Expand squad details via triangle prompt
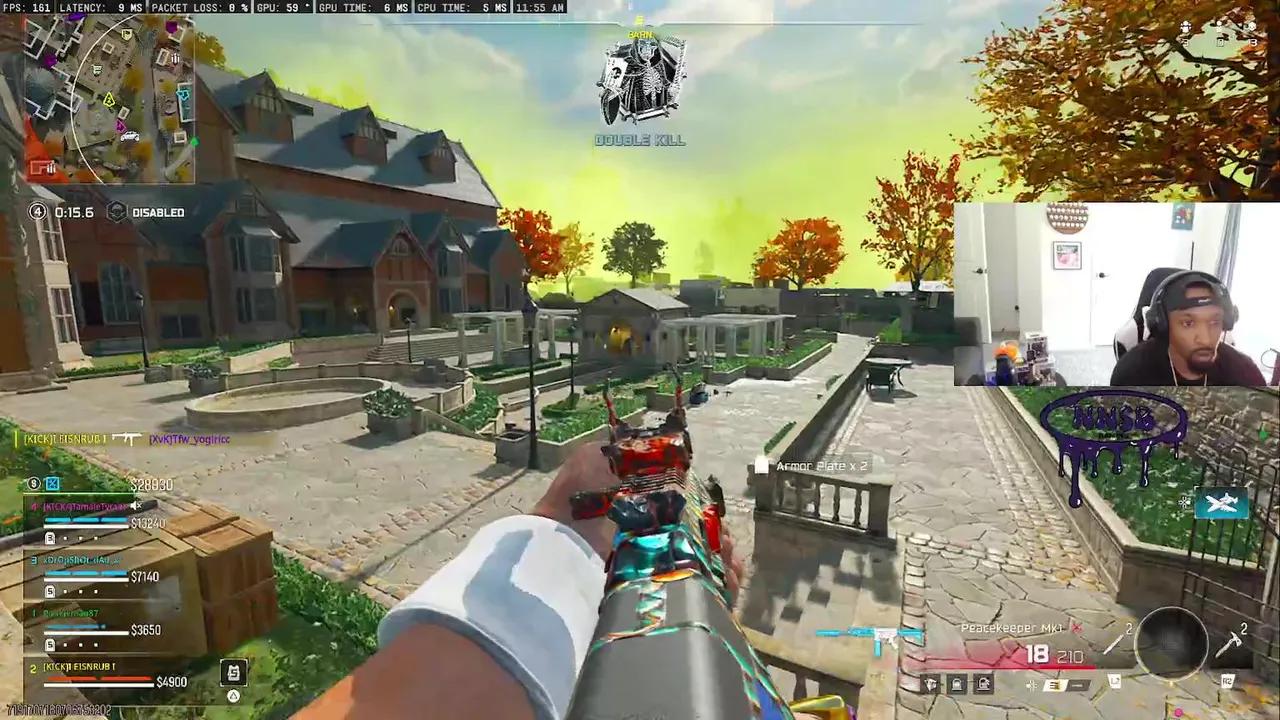This screenshot has width=1280, height=720. coord(233,696)
